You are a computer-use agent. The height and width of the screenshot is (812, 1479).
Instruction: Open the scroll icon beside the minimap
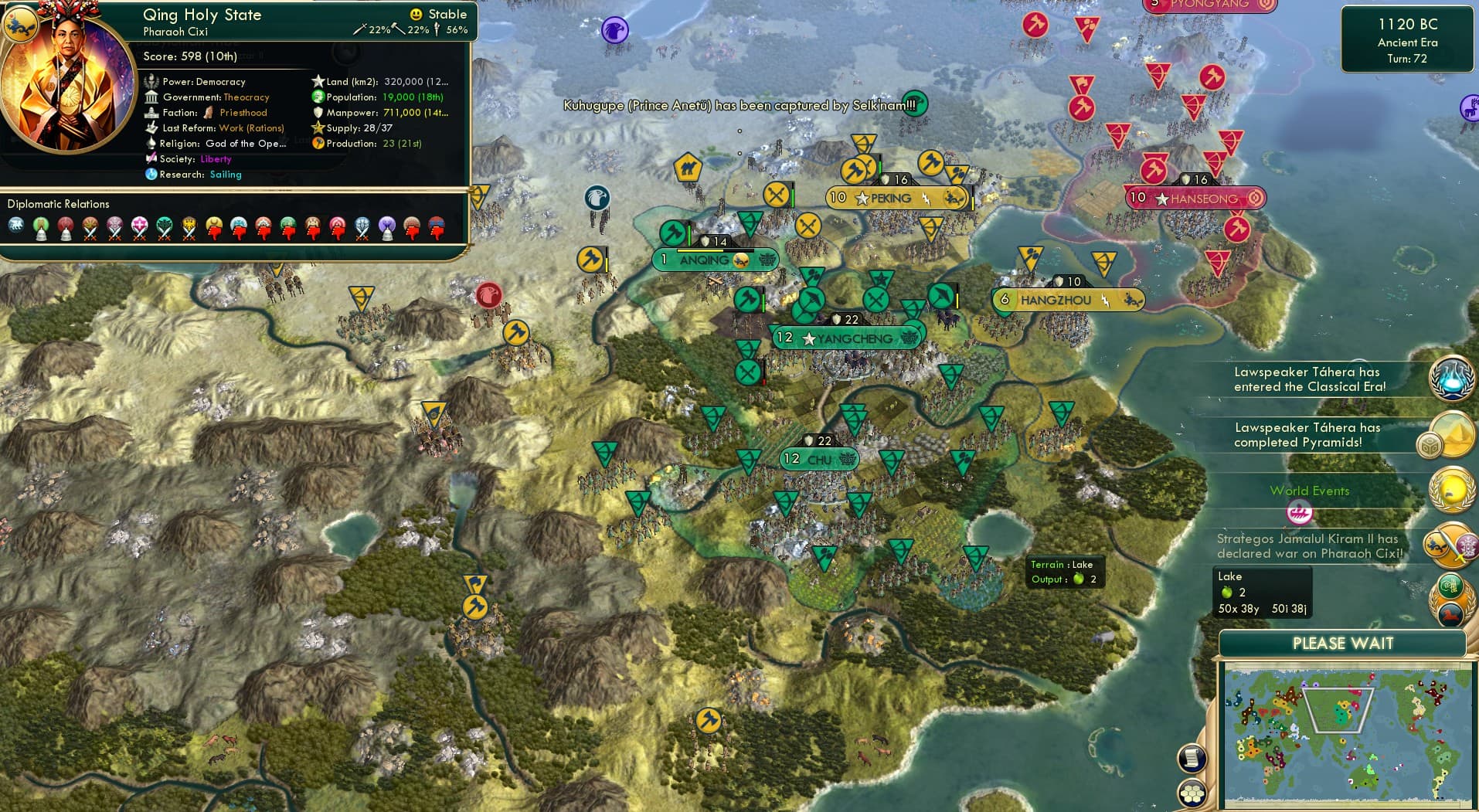[x=1192, y=758]
